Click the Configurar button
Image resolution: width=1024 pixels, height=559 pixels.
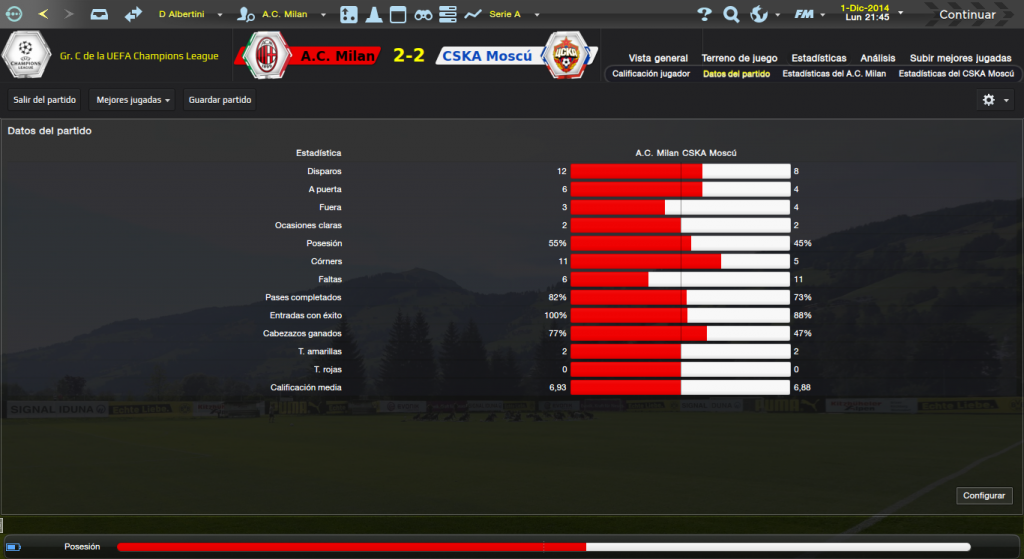coord(985,496)
